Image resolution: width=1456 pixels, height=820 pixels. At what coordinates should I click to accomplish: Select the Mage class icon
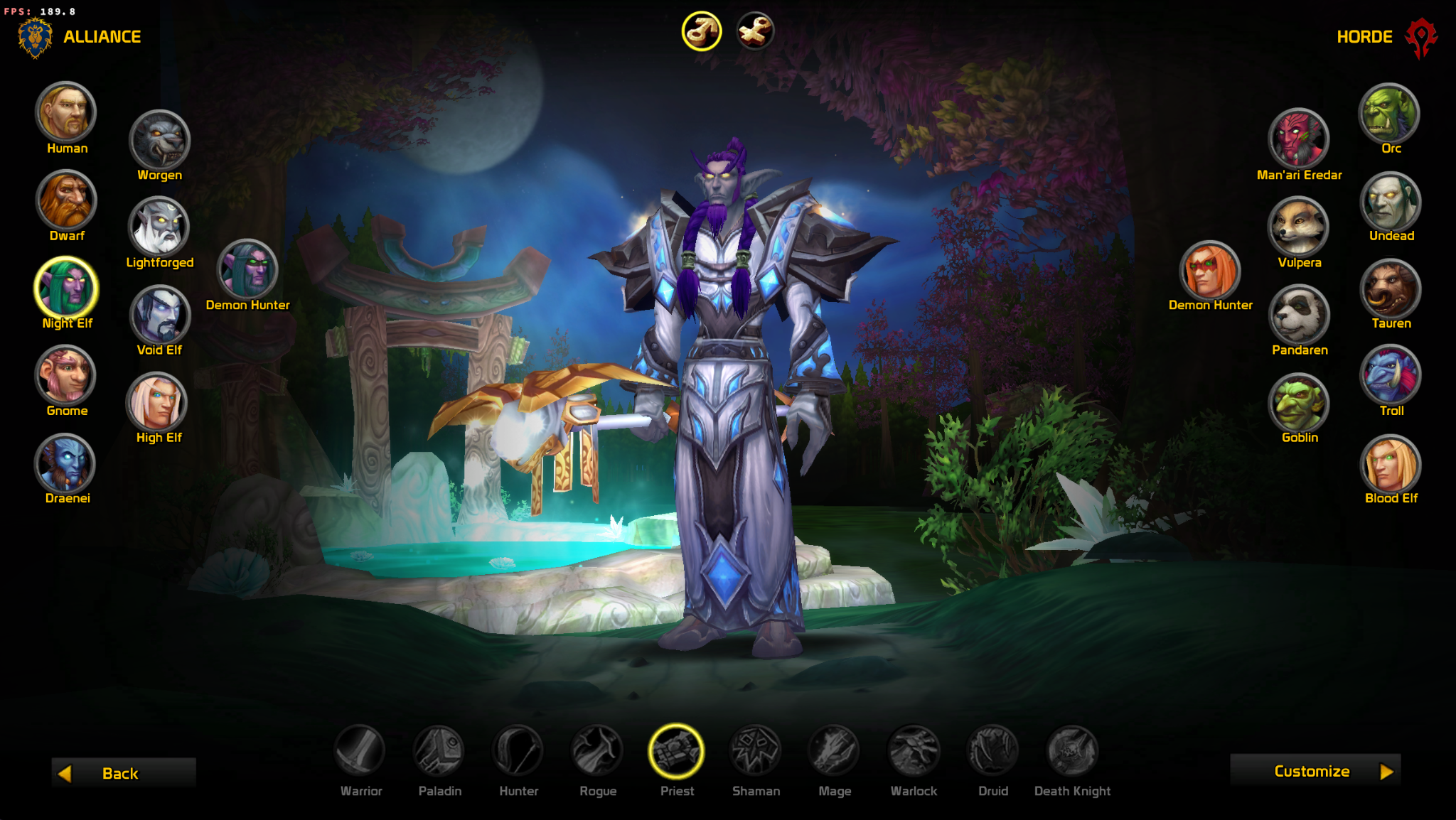coord(834,750)
